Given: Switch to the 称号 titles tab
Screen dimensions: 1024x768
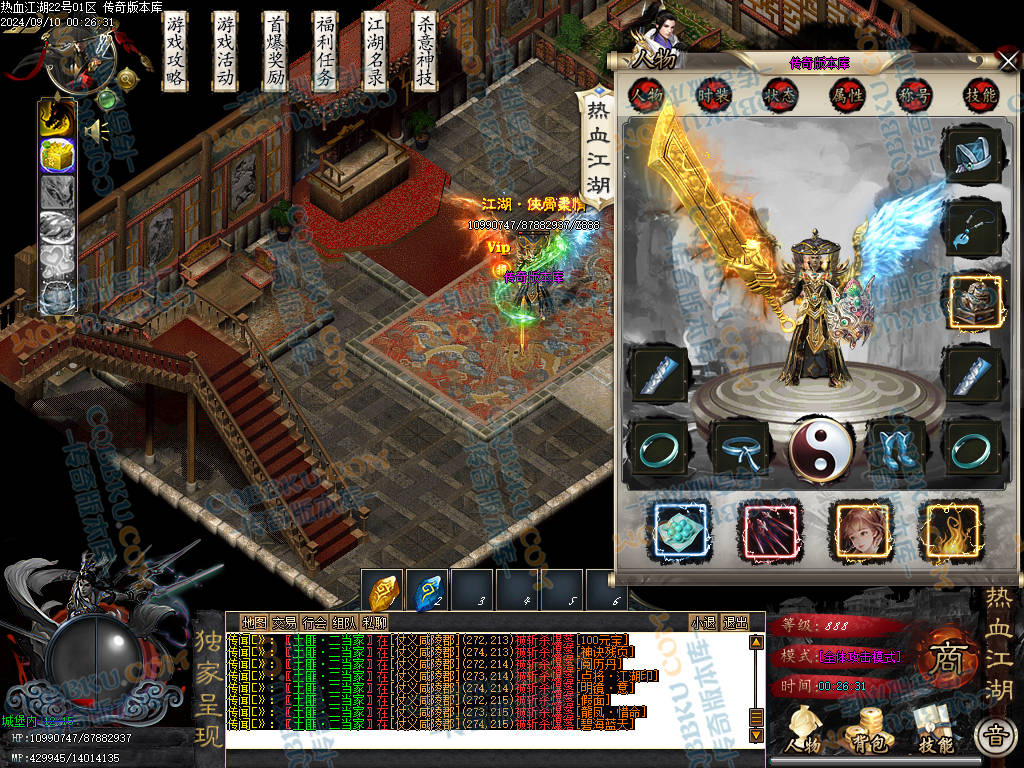Looking at the screenshot, I should coord(913,95).
